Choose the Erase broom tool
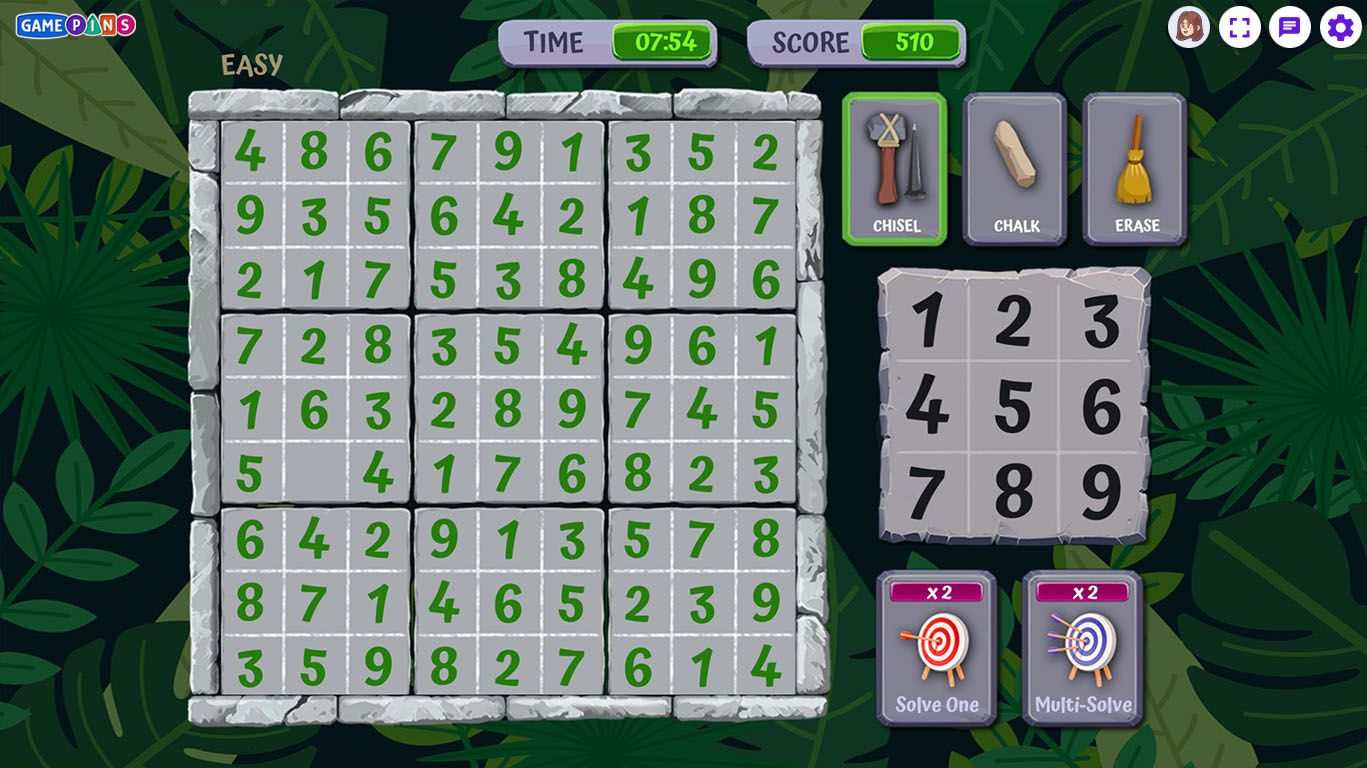Viewport: 1367px width, 768px height. tap(1135, 169)
